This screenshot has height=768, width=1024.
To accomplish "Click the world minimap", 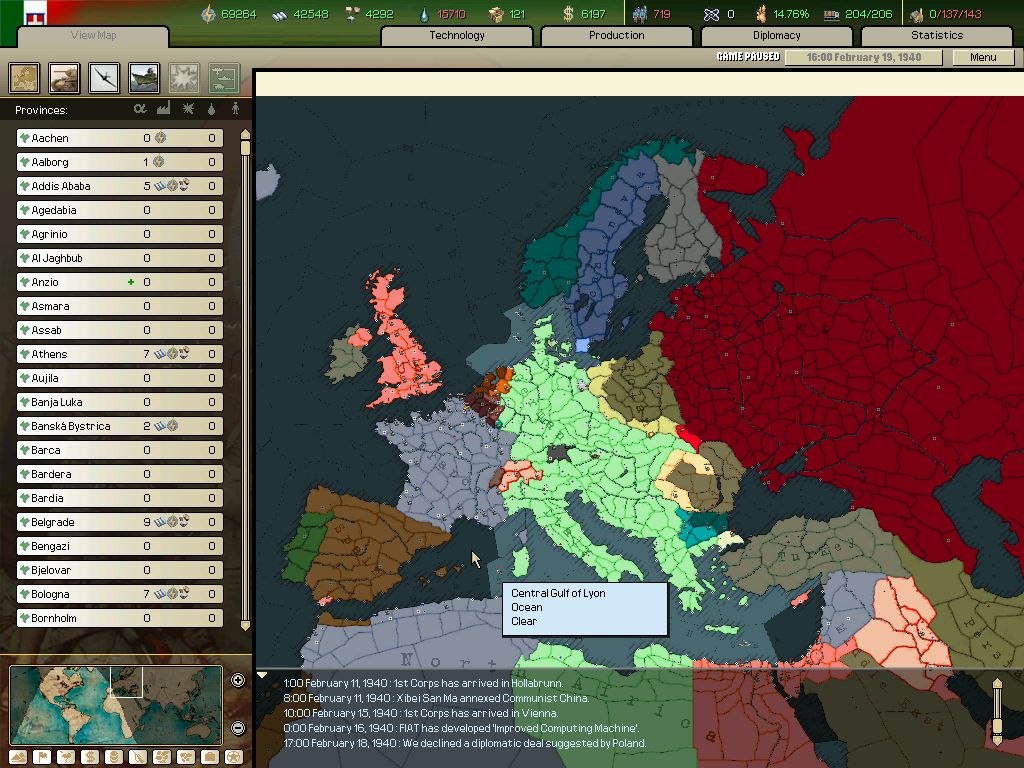I will pyautogui.click(x=116, y=705).
